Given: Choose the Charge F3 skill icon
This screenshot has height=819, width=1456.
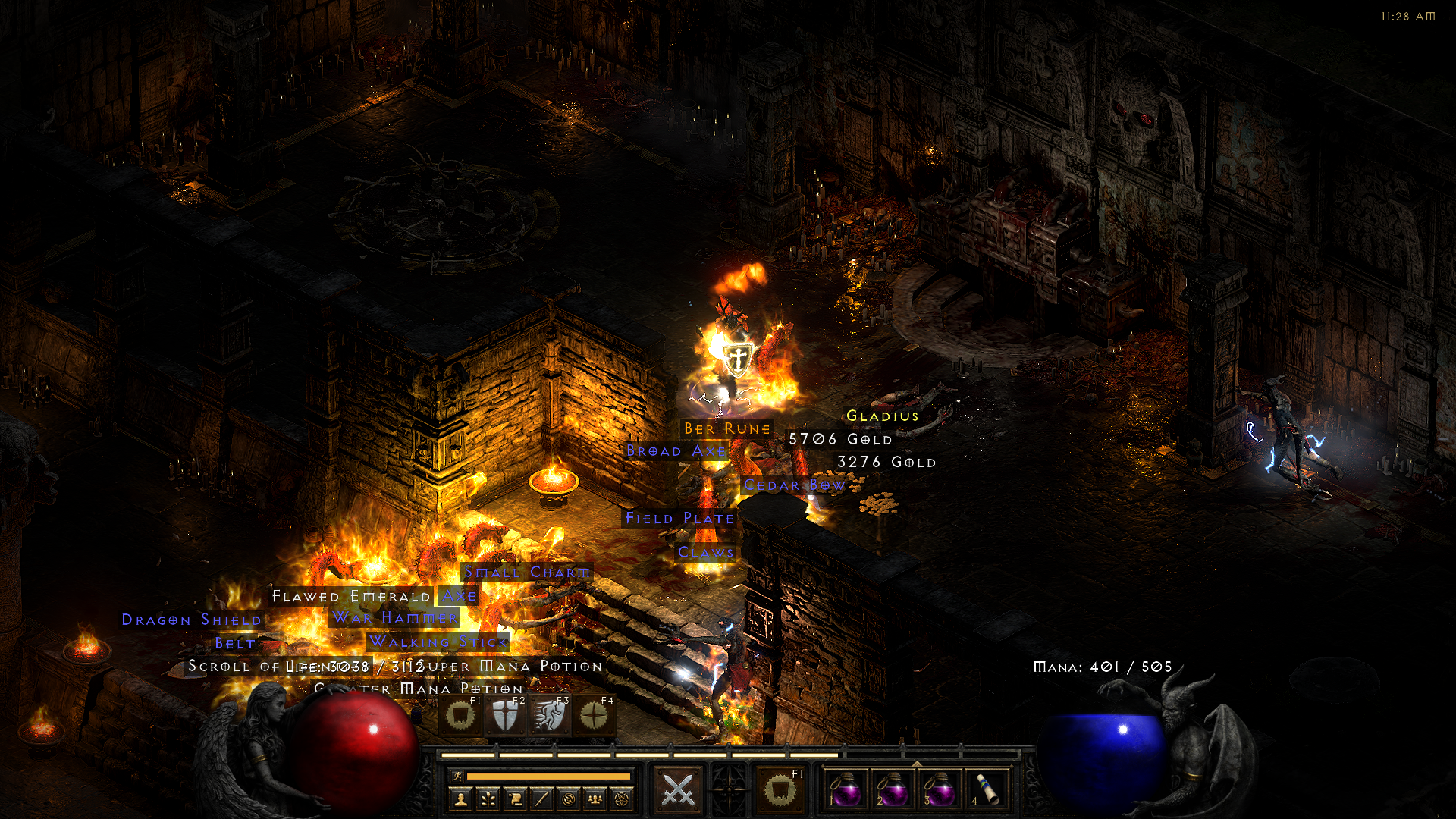Looking at the screenshot, I should (x=550, y=715).
